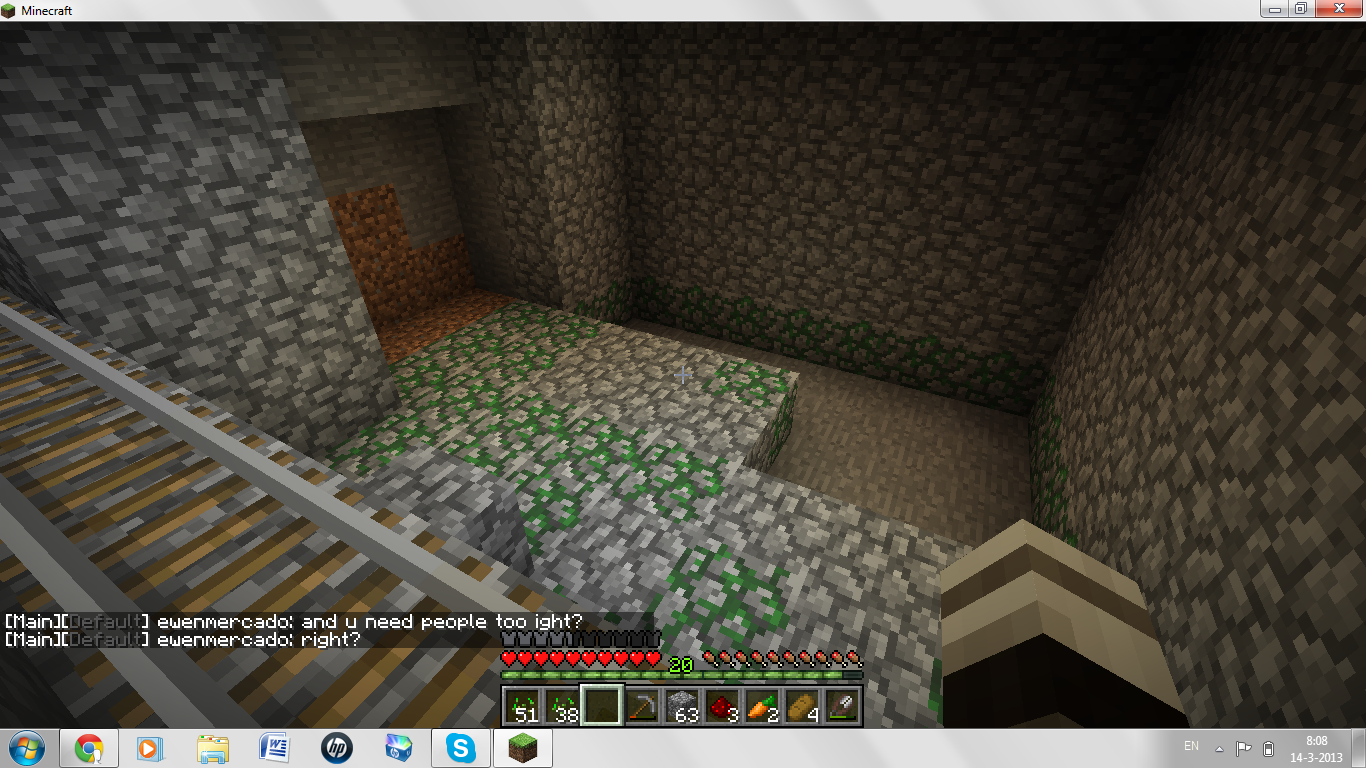Select the seeds stack of 38
This screenshot has height=768, width=1366.
[x=562, y=707]
